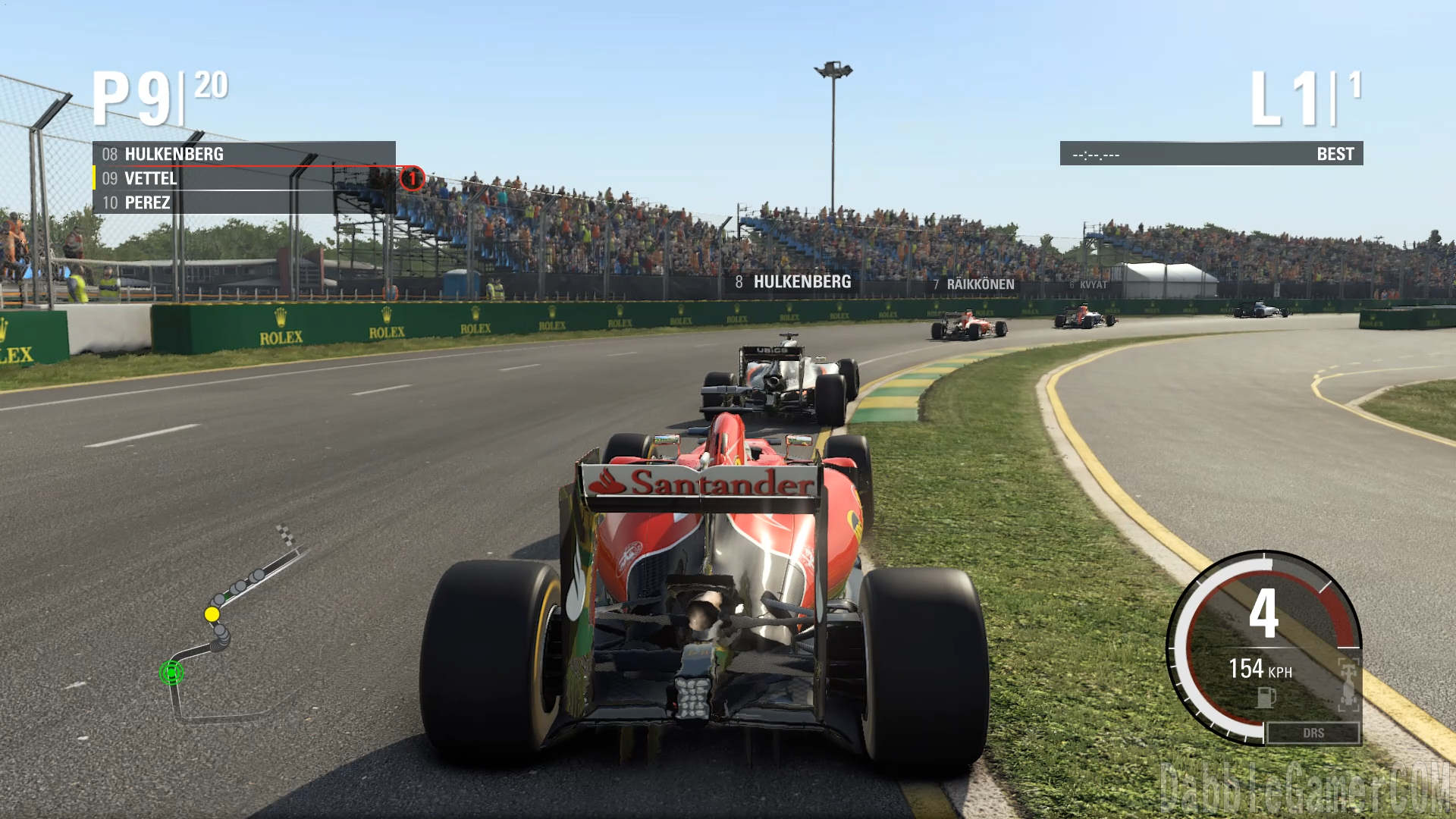Select Hulkenberg's row in the position list
Screen dimensions: 1456x819
pos(243,154)
